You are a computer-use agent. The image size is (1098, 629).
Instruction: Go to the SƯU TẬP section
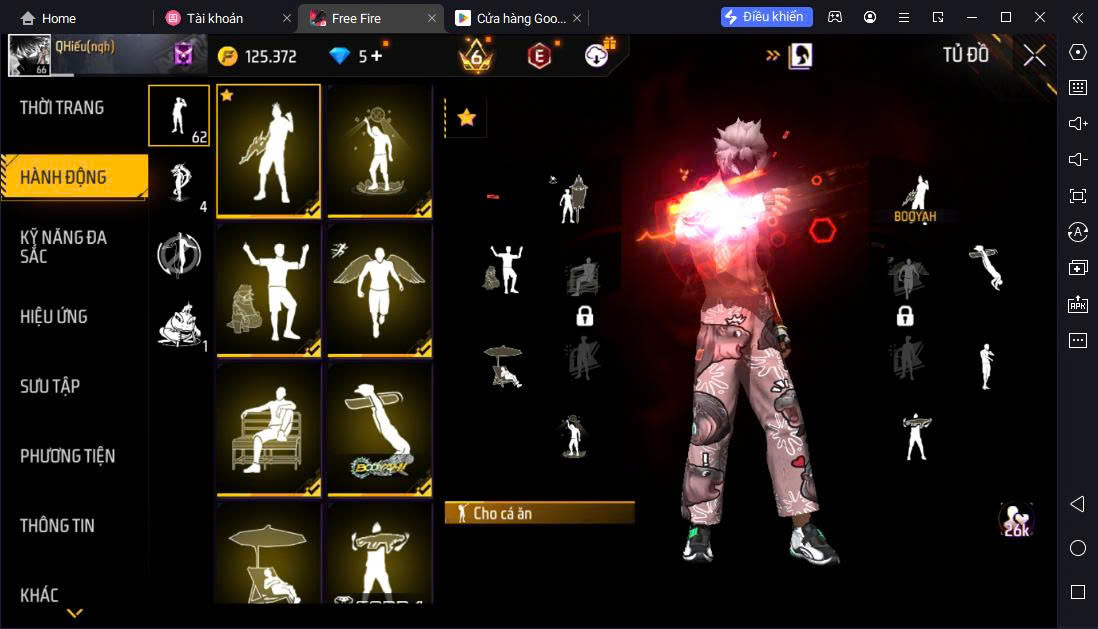pos(50,387)
